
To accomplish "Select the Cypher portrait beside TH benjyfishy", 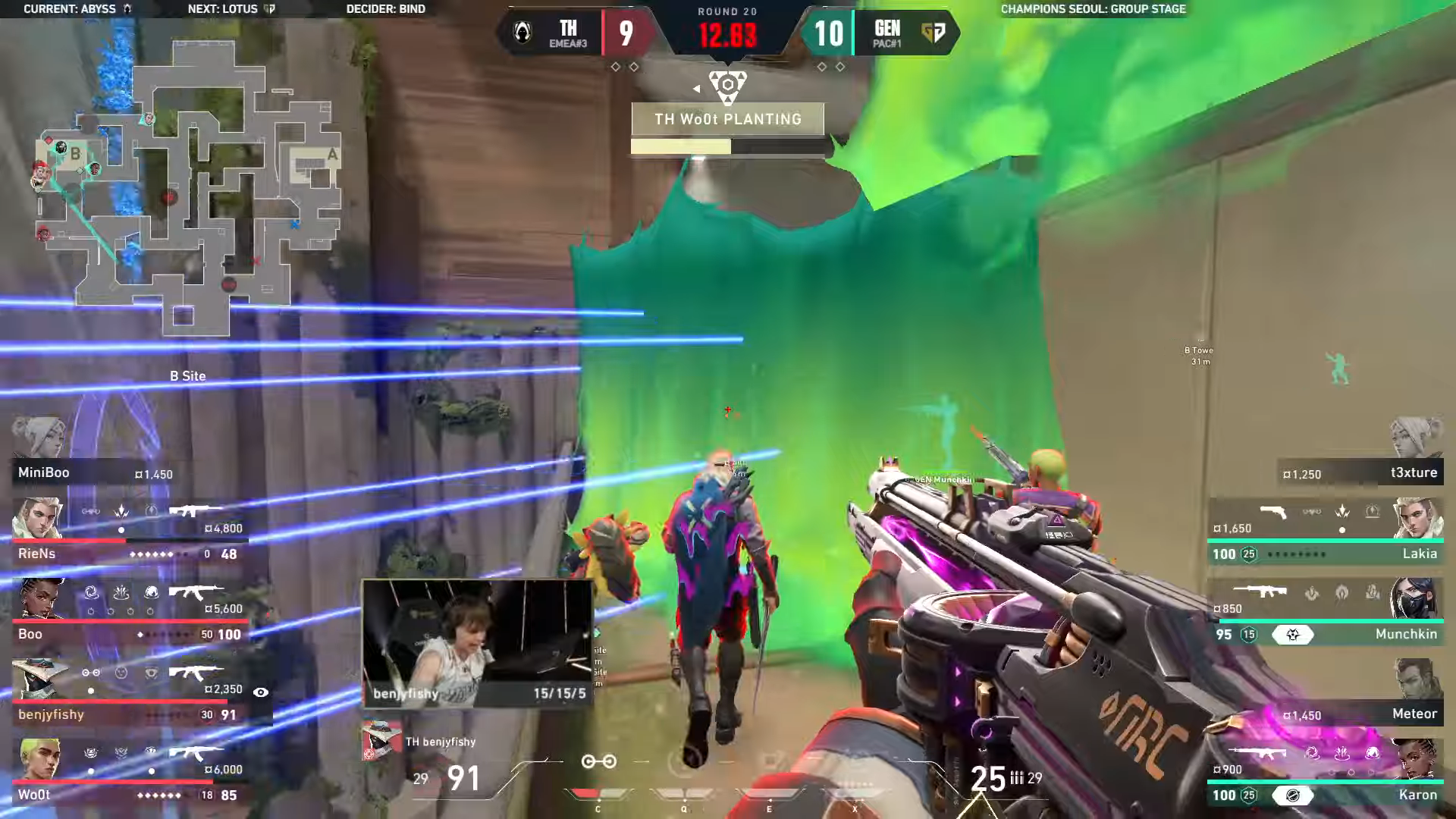I will point(381,741).
